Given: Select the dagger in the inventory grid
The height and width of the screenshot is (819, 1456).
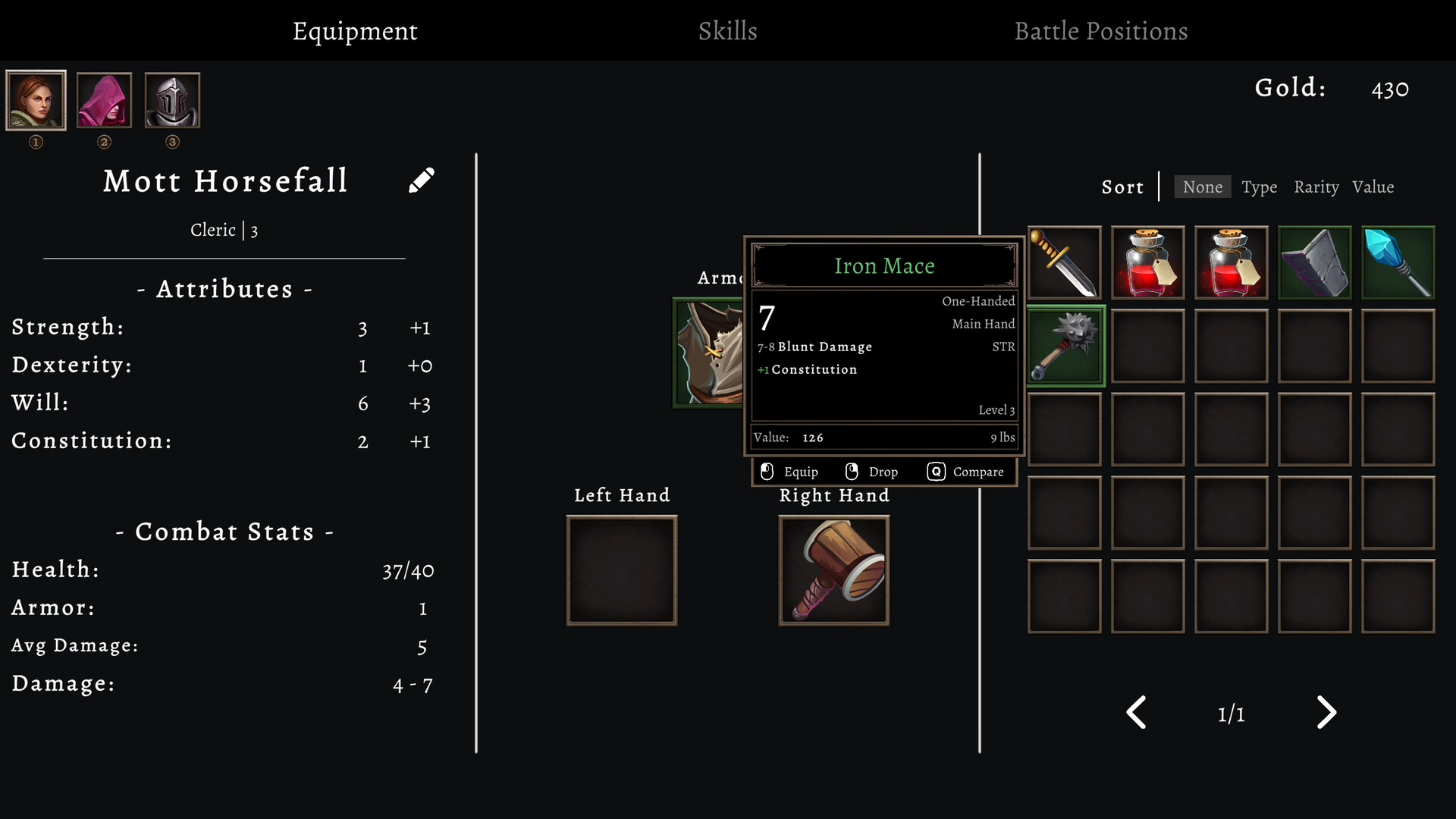Looking at the screenshot, I should tap(1064, 262).
